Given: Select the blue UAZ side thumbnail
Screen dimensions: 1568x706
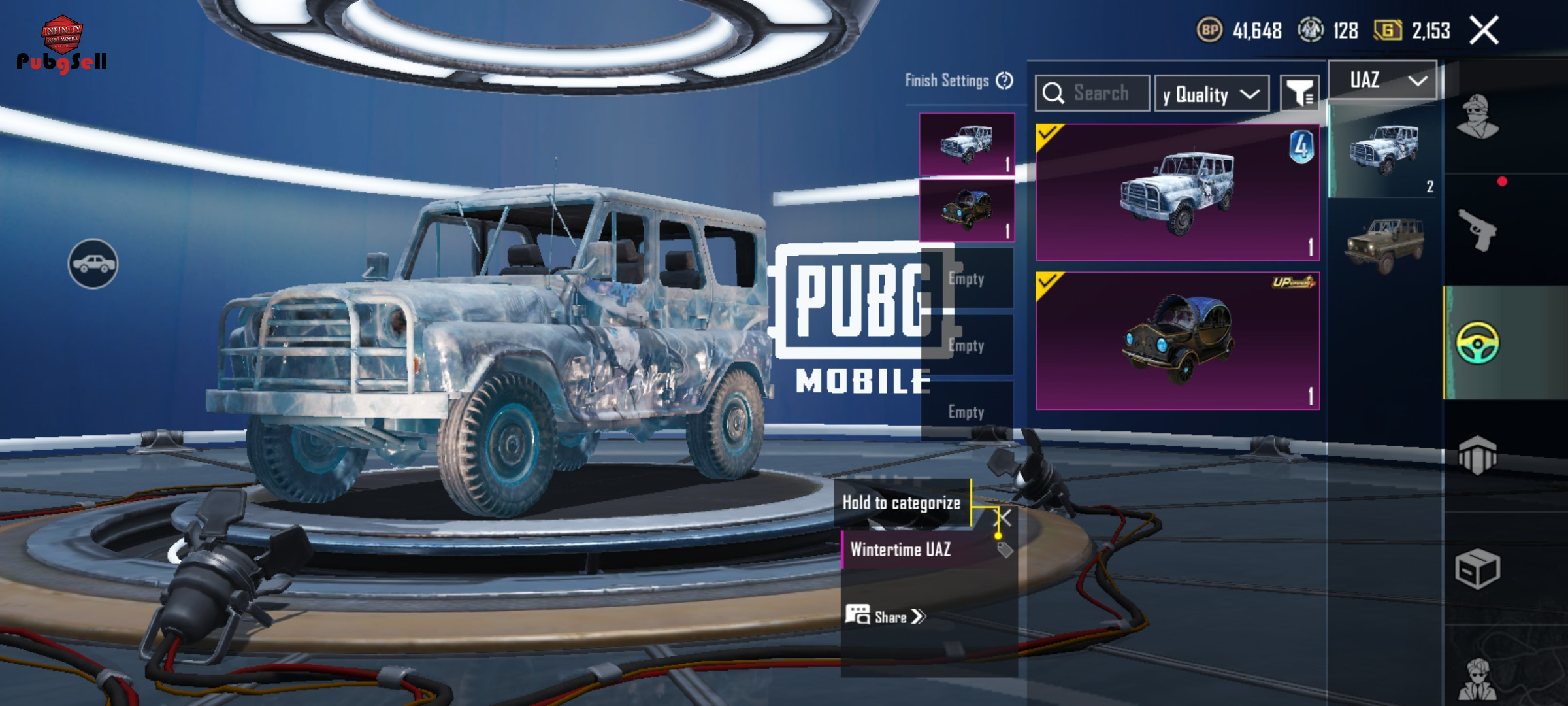Looking at the screenshot, I should [x=1384, y=150].
